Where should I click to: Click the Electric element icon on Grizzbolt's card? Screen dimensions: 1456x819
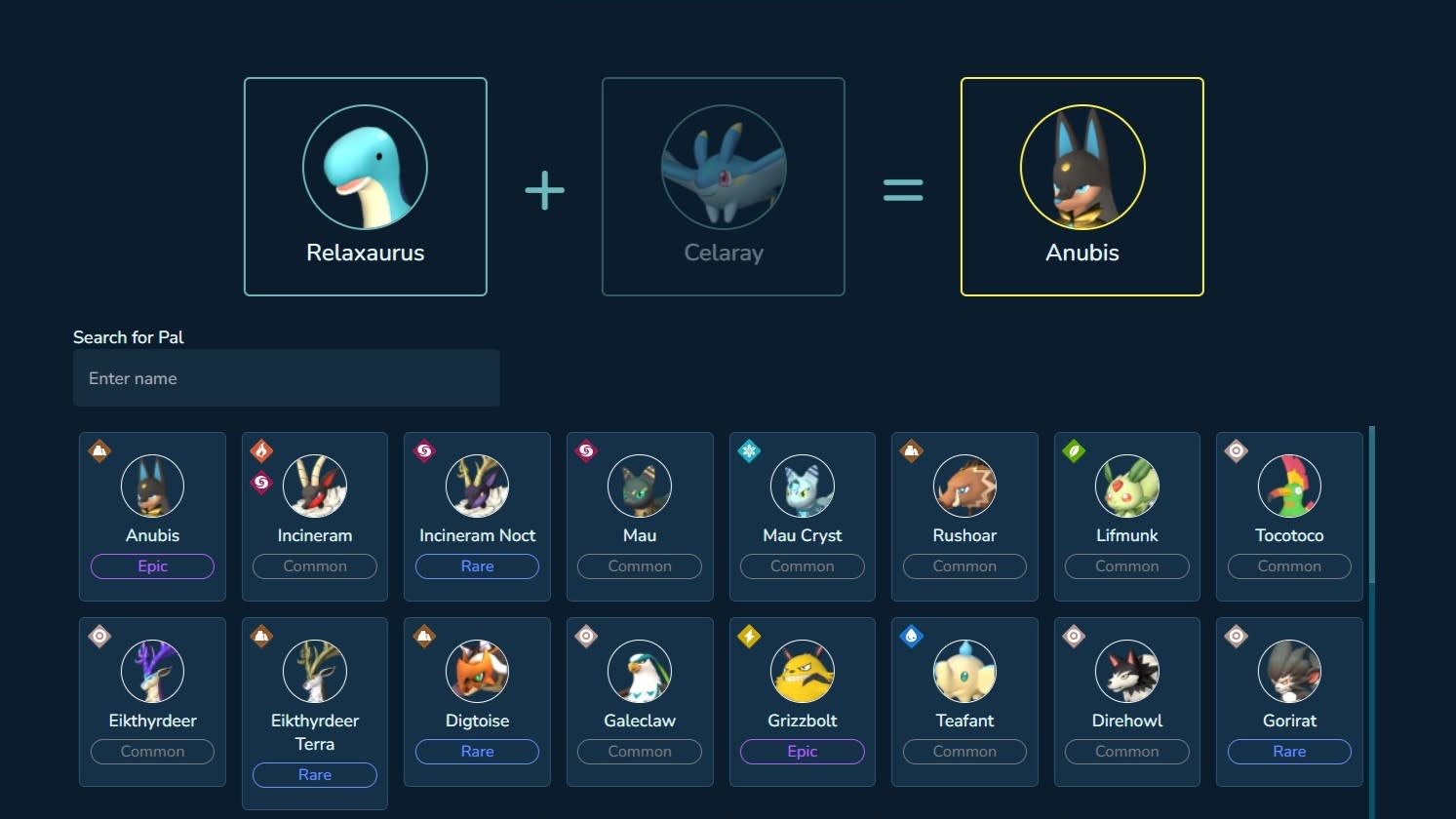(x=749, y=637)
